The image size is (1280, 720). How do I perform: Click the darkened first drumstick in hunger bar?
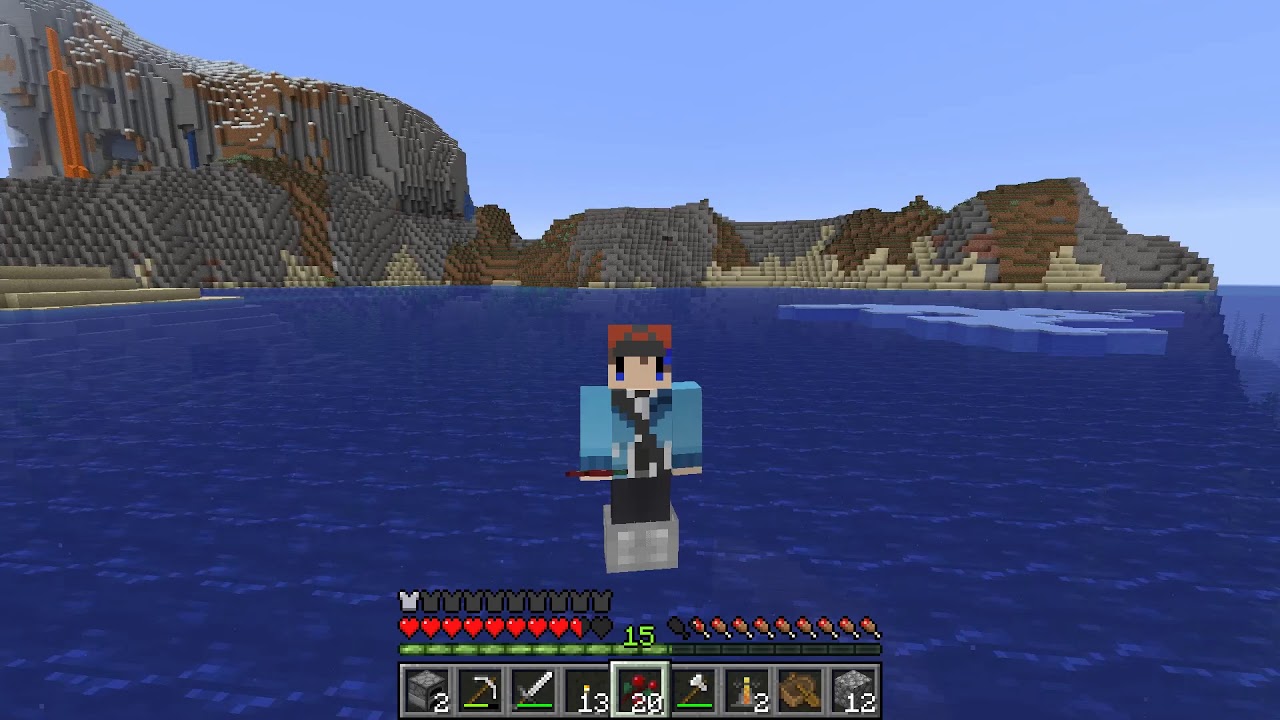(678, 628)
